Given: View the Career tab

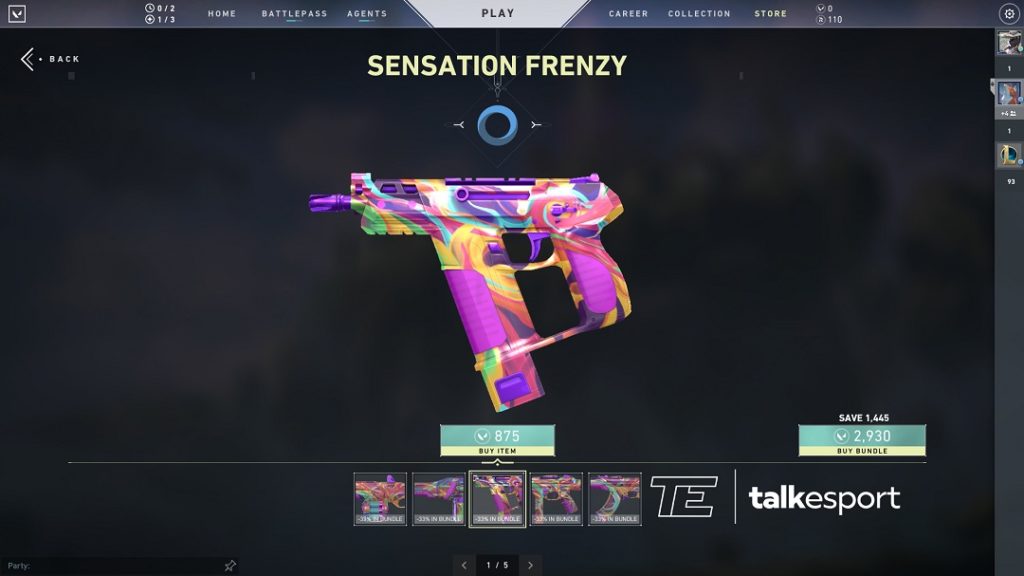Looking at the screenshot, I should click(x=628, y=14).
